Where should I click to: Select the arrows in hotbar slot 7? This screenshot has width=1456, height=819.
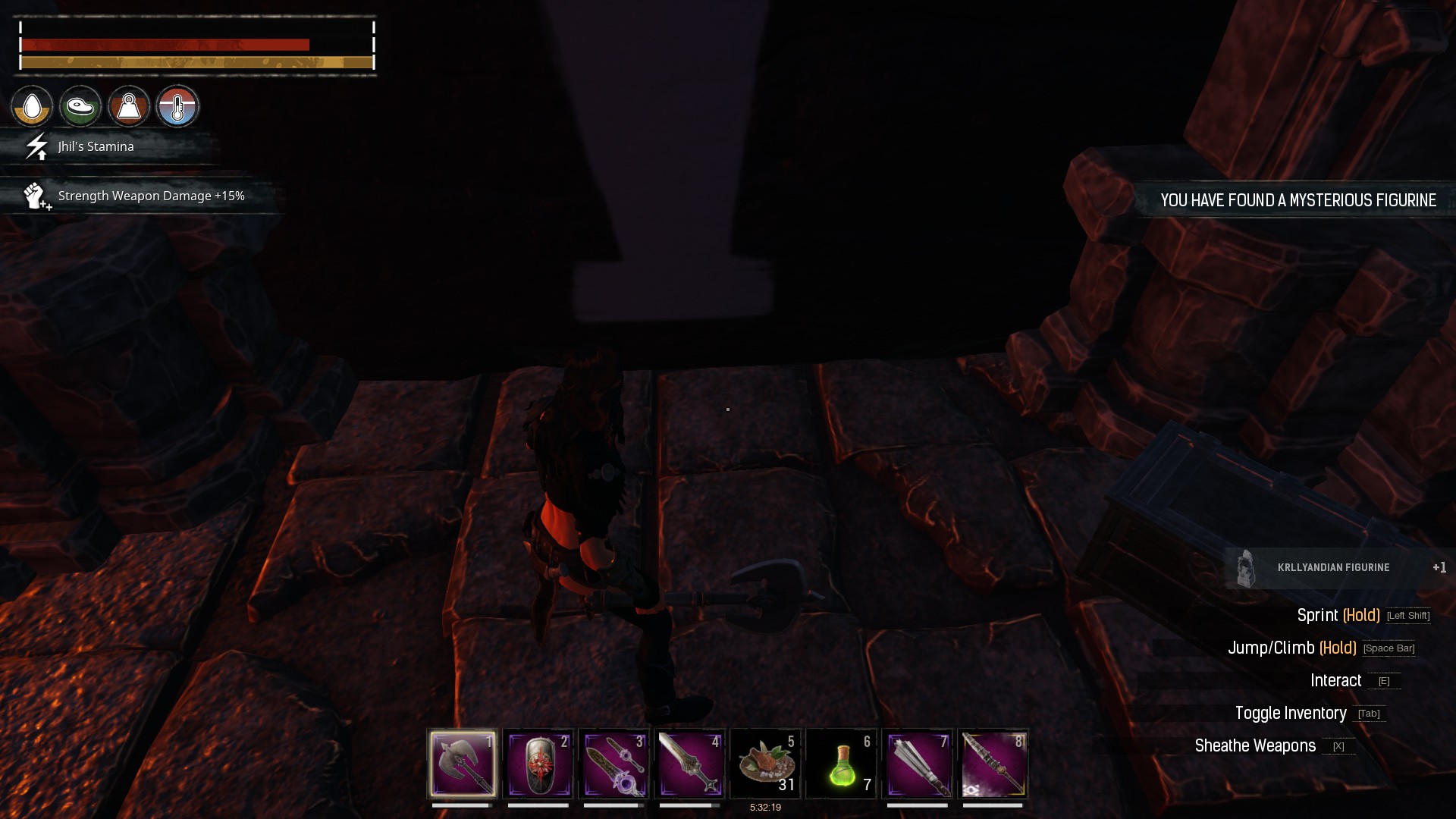[919, 764]
